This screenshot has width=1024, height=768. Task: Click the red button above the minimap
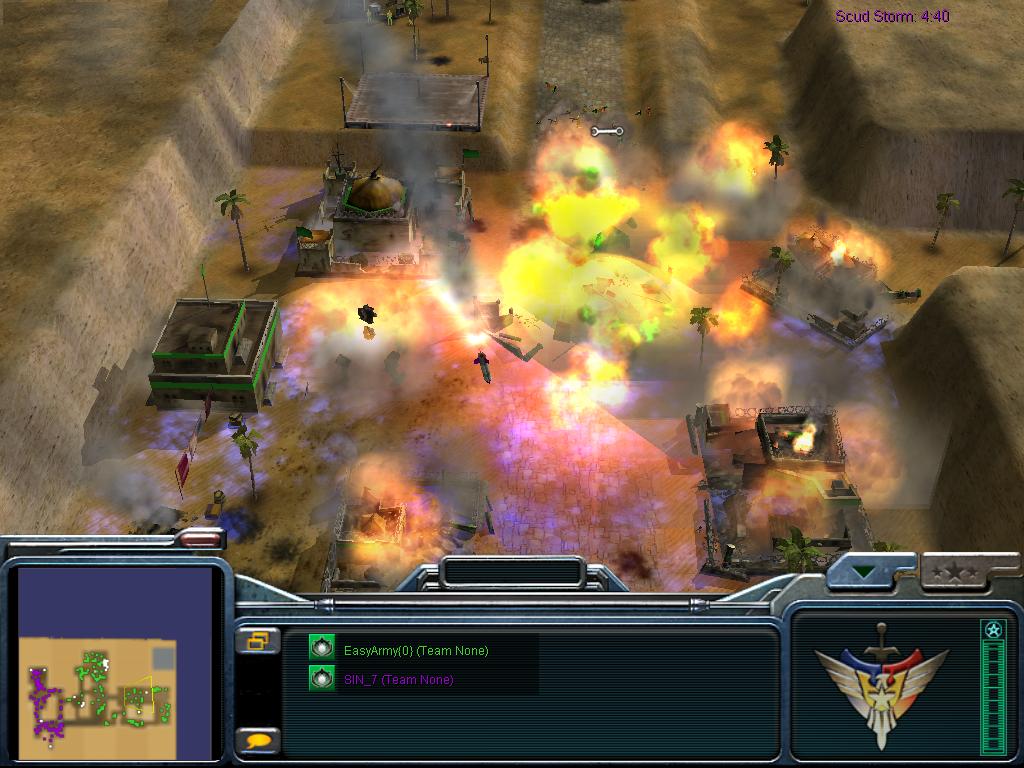pyautogui.click(x=199, y=539)
